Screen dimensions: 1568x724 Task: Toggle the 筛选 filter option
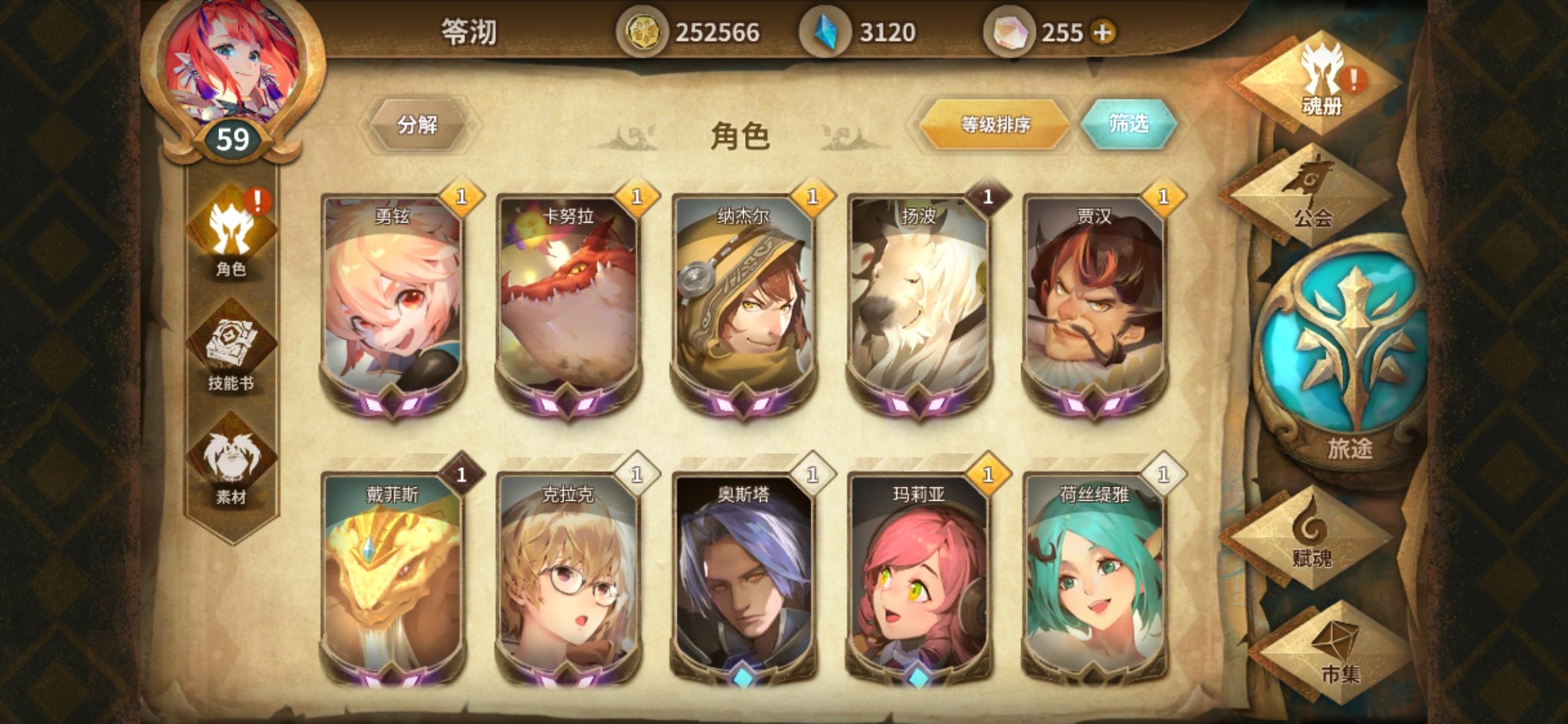coord(1128,126)
